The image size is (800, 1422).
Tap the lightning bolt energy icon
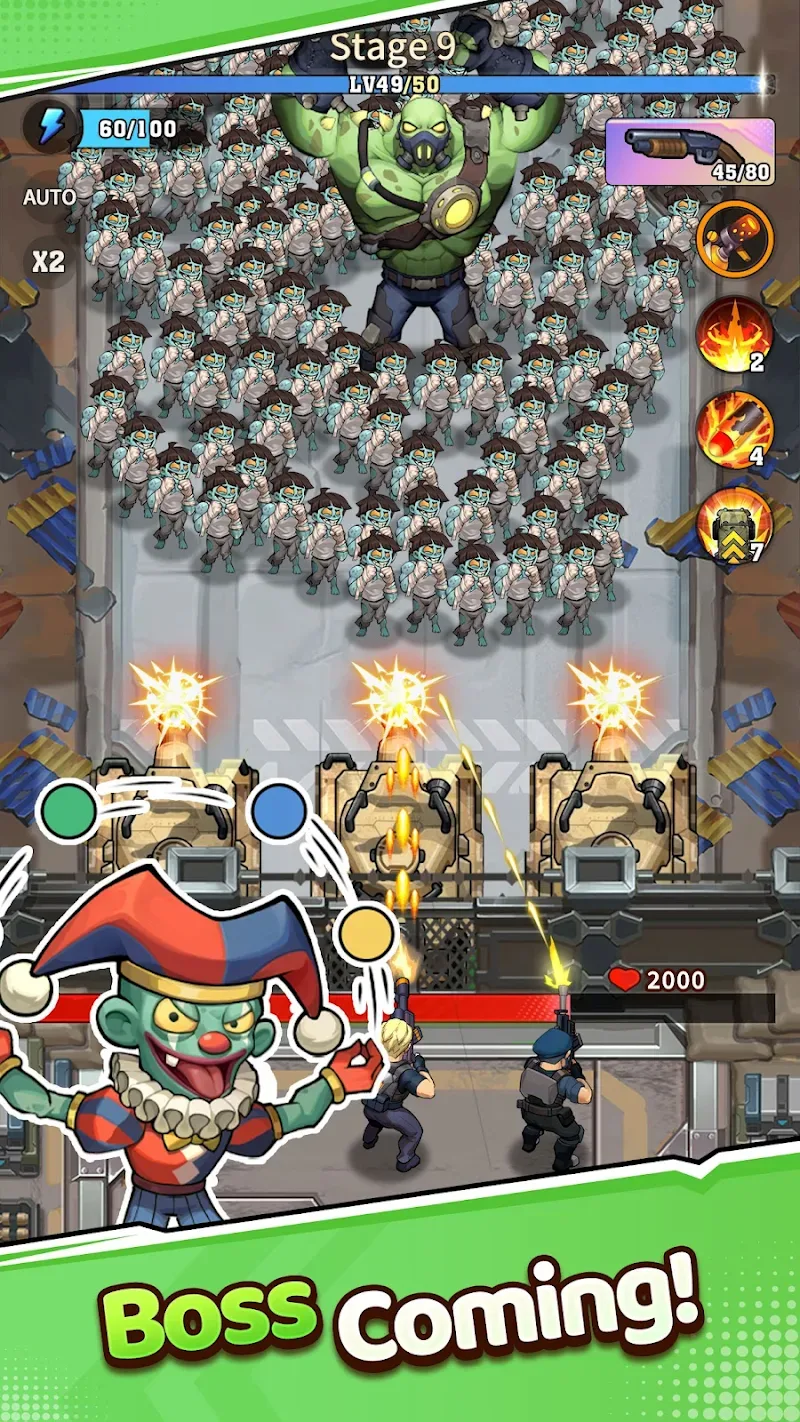tap(51, 128)
